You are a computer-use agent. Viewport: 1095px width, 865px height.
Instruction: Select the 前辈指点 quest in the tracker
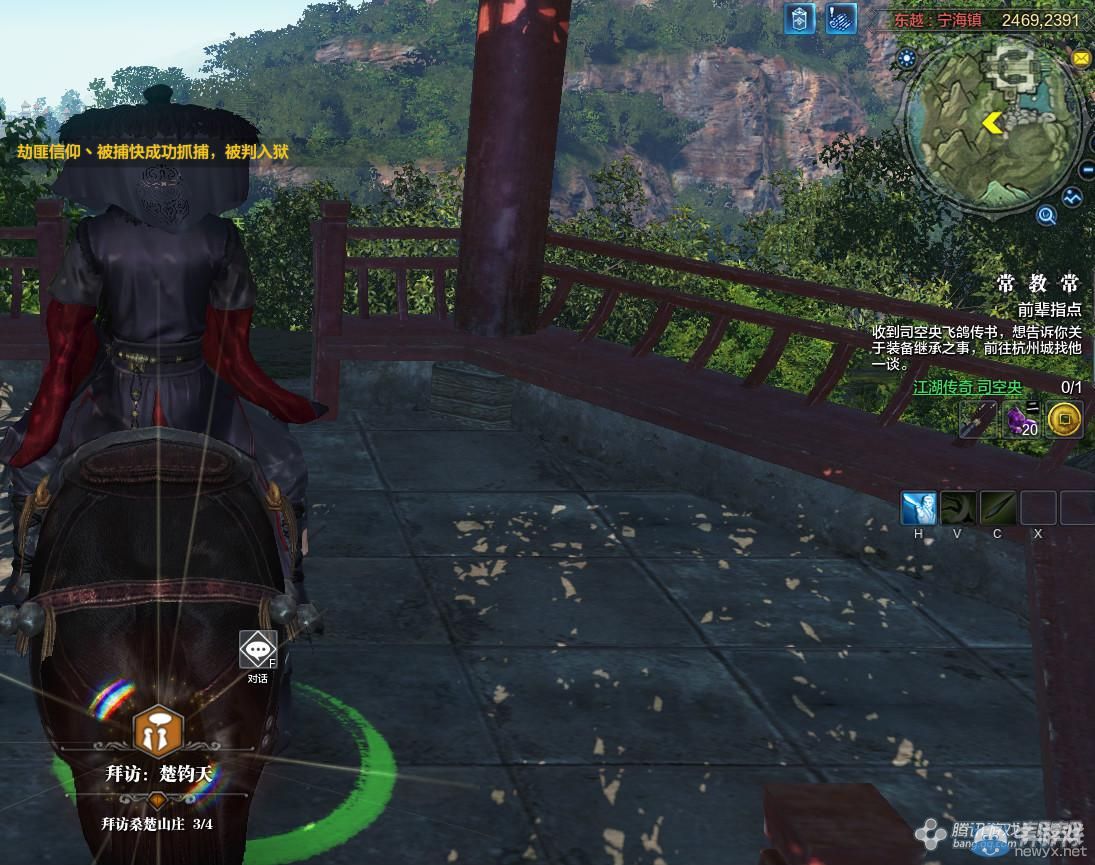[1049, 310]
